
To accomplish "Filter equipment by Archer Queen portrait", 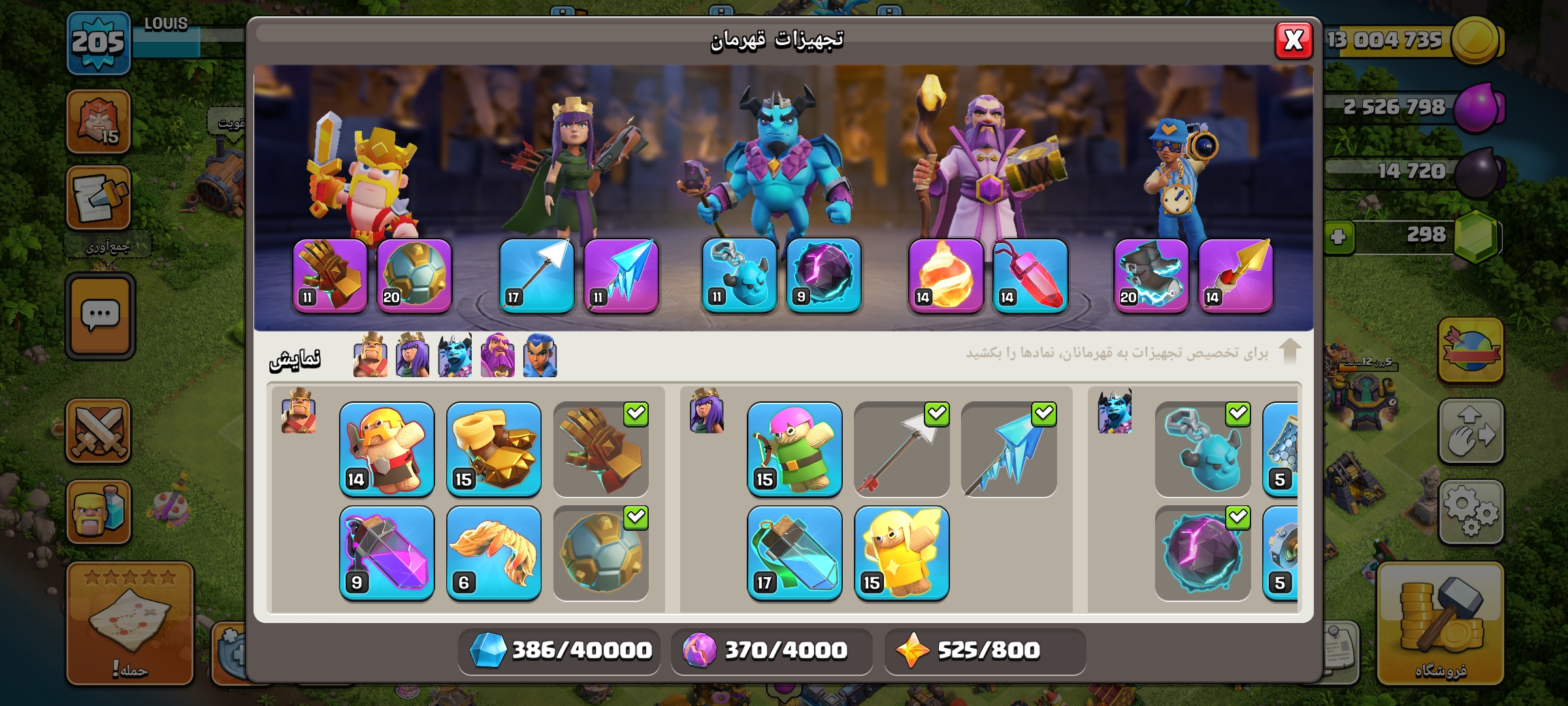I will (412, 356).
